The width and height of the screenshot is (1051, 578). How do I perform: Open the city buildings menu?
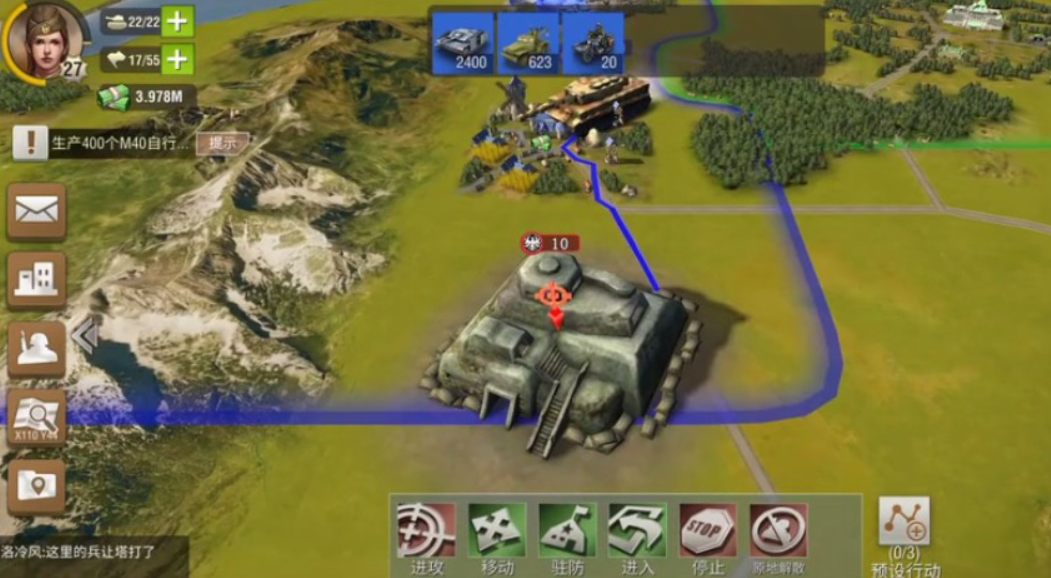37,280
